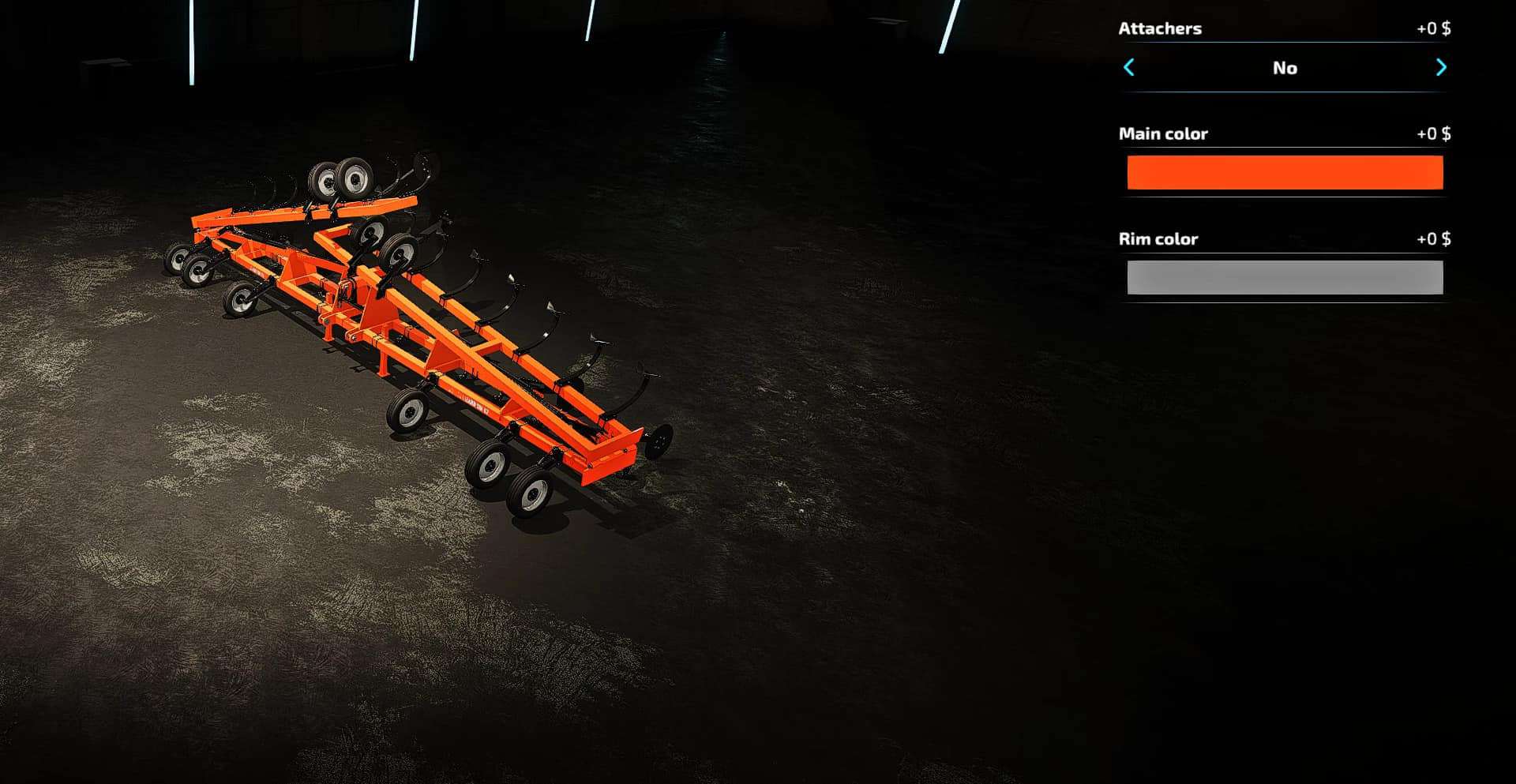
Task: Click the right arrow for Attachers
Action: [1441, 68]
